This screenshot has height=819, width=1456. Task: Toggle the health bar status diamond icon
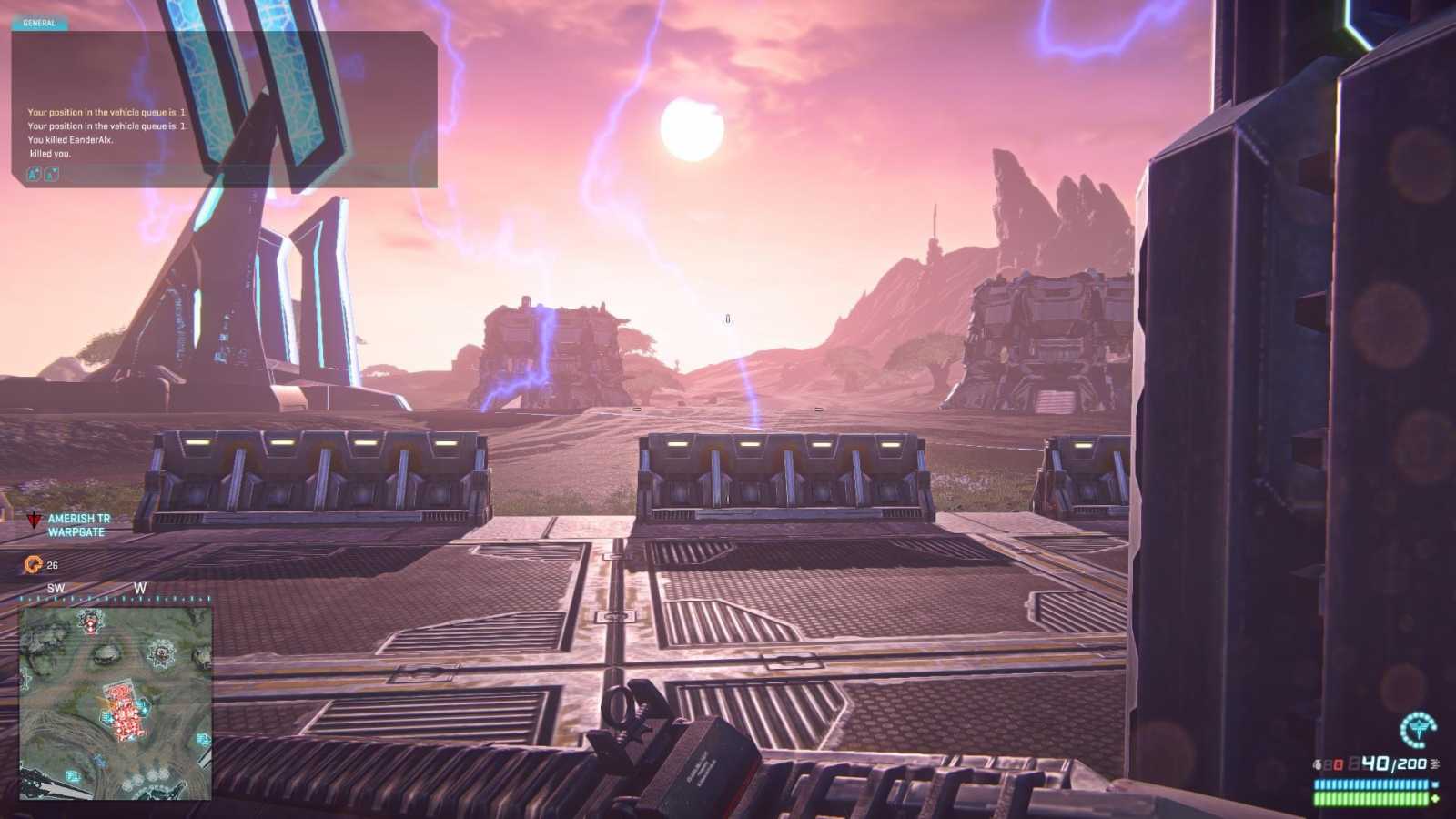pos(1436,798)
